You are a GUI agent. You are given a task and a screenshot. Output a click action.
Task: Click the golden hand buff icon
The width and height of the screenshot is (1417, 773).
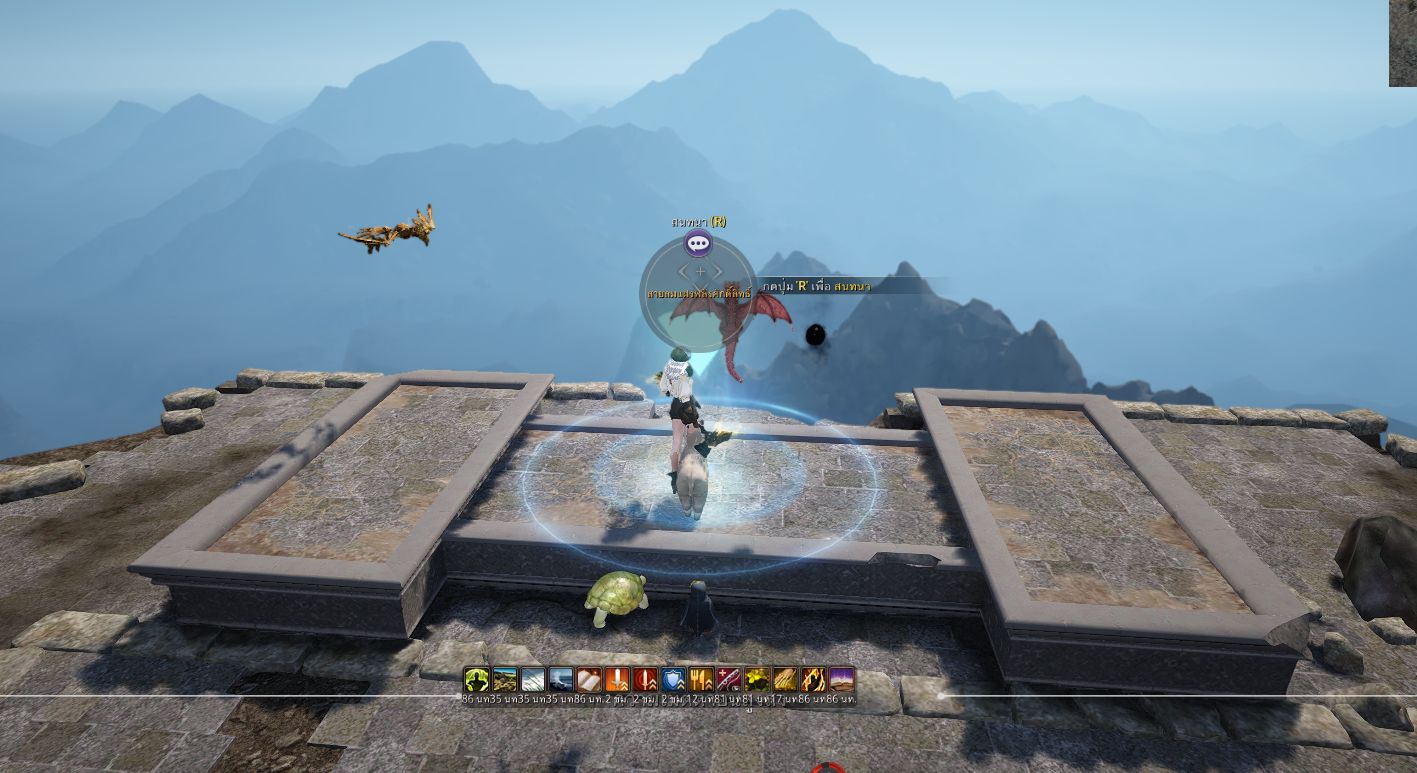click(x=785, y=680)
